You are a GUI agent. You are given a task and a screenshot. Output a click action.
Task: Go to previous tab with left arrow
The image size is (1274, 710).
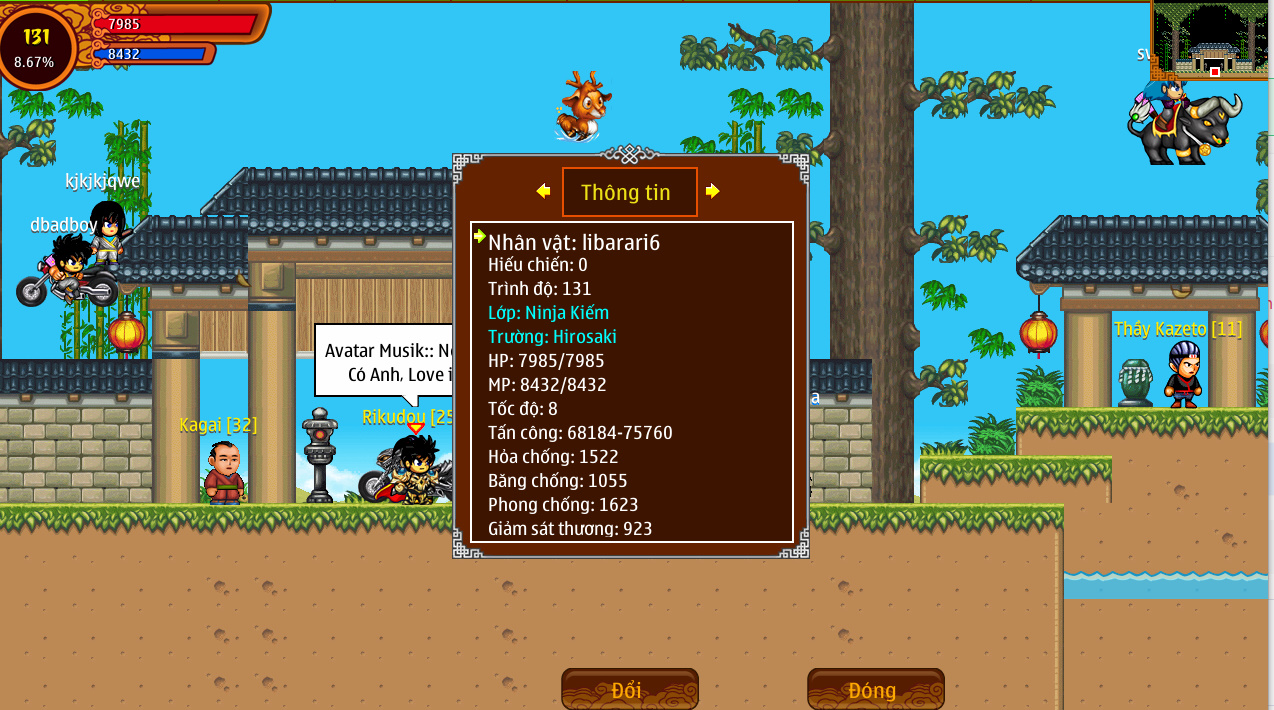coord(543,191)
